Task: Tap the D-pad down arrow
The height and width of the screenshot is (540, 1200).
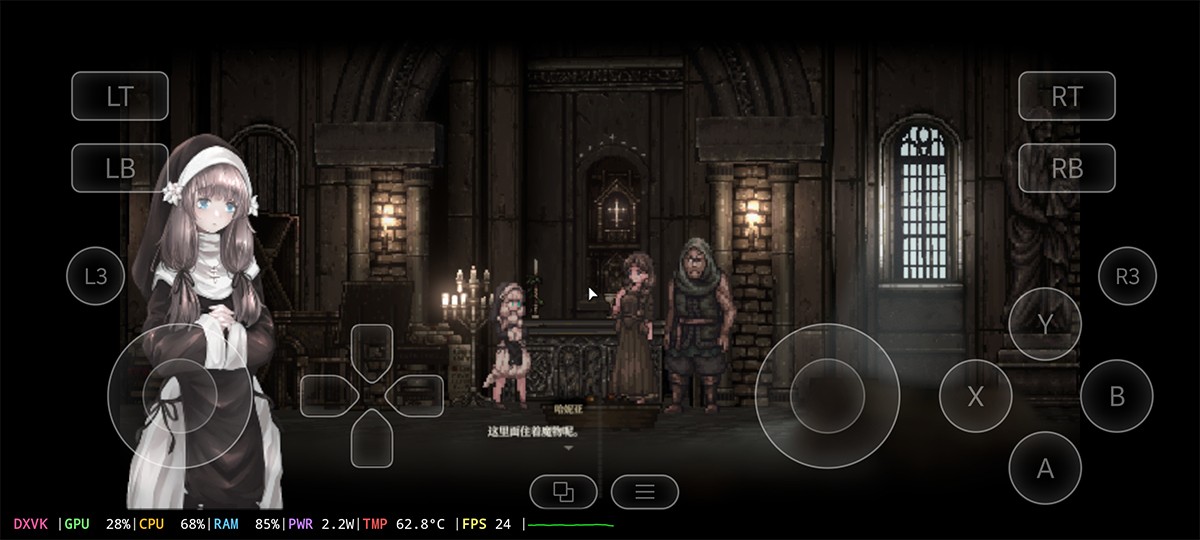Action: tap(371, 440)
